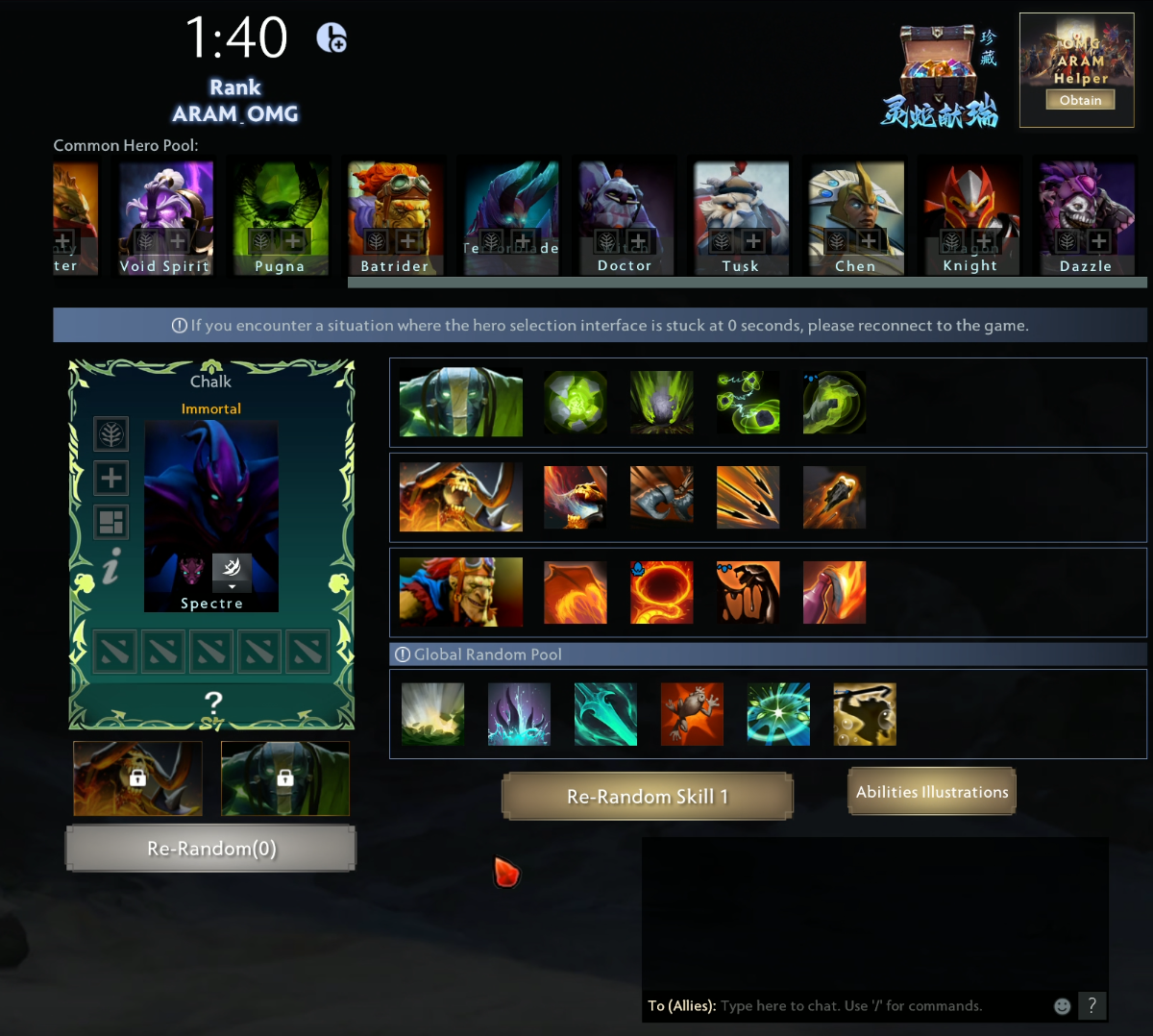Image resolution: width=1153 pixels, height=1036 pixels.
Task: Click the Re-Random Skill 1 button
Action: point(647,797)
